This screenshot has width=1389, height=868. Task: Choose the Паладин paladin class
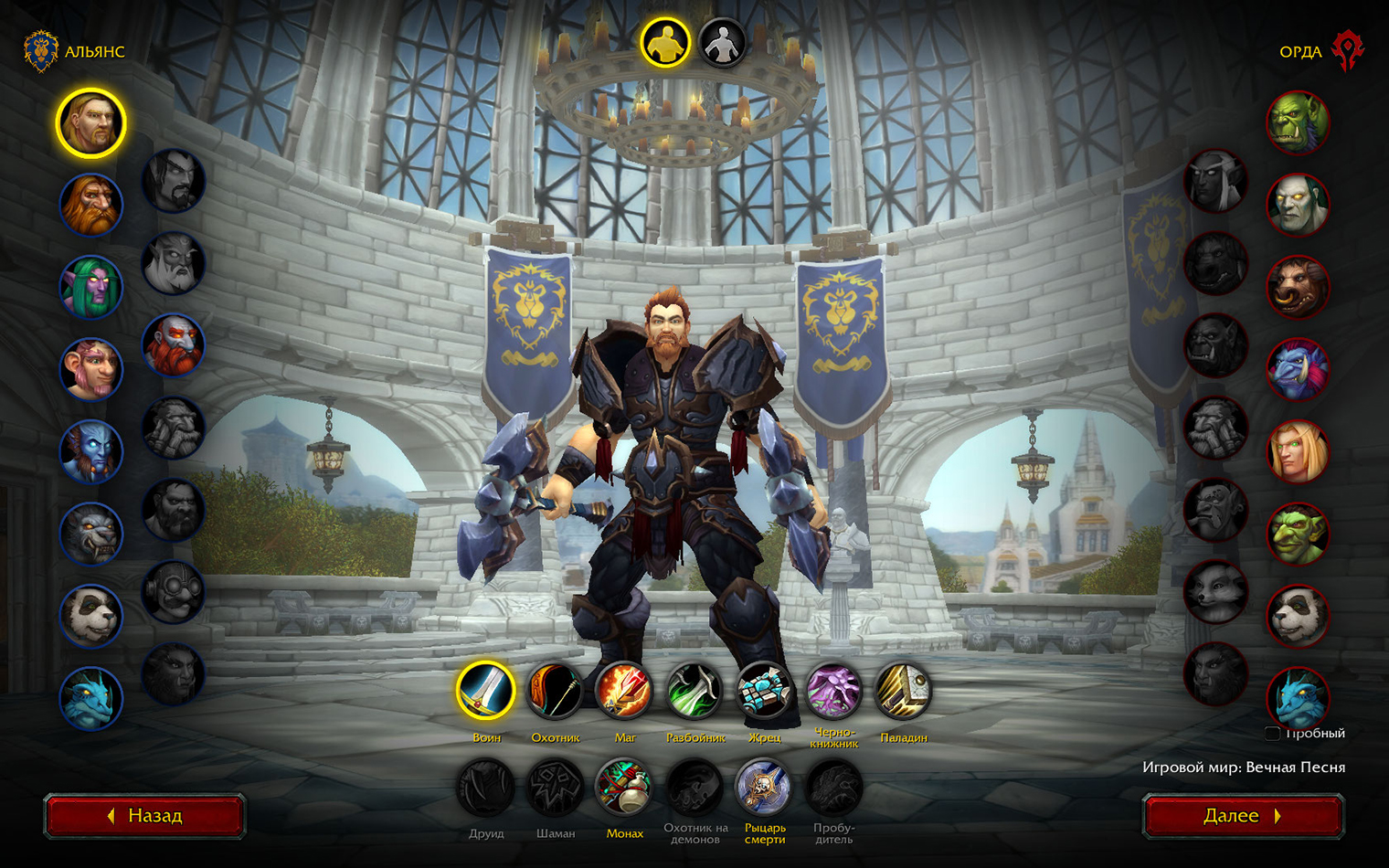[x=903, y=691]
